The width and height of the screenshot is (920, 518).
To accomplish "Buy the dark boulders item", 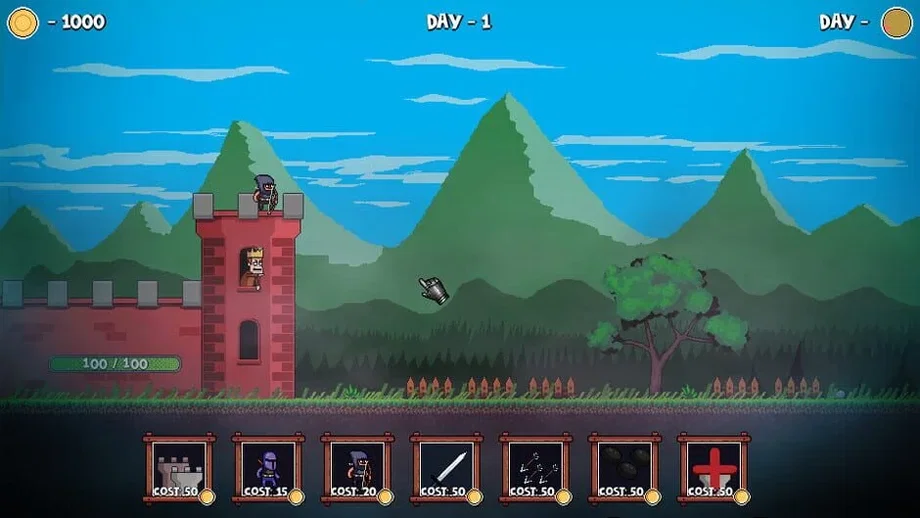I will click(x=624, y=468).
